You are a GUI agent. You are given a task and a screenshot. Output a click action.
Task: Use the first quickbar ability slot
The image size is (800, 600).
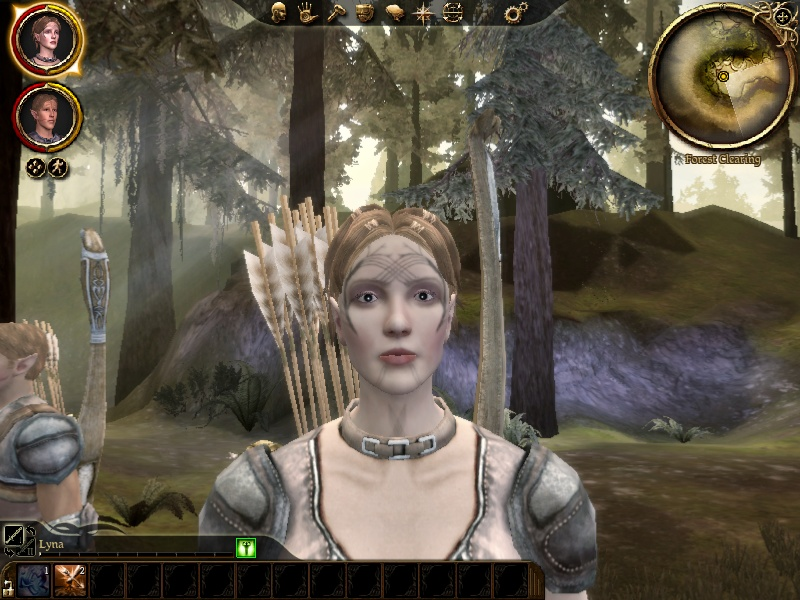tap(33, 580)
